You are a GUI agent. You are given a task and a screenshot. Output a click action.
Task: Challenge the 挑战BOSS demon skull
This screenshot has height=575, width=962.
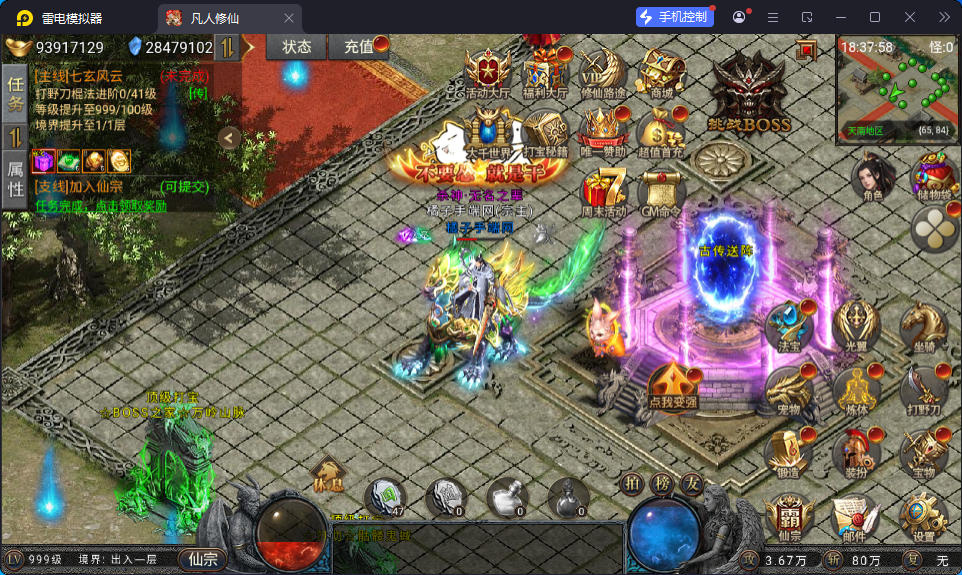pyautogui.click(x=749, y=93)
